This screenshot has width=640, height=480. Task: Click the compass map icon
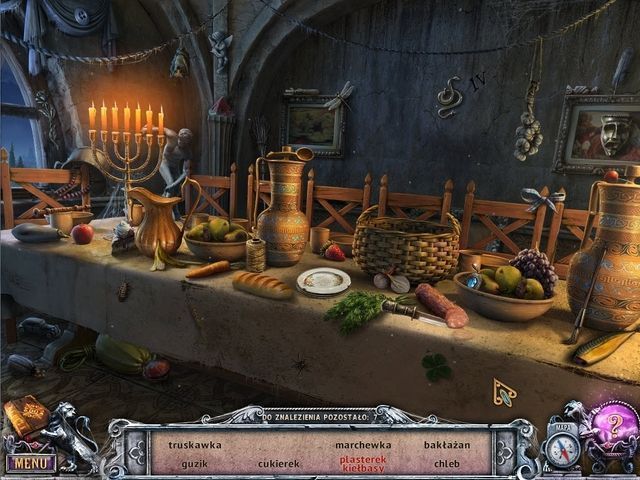point(564,448)
